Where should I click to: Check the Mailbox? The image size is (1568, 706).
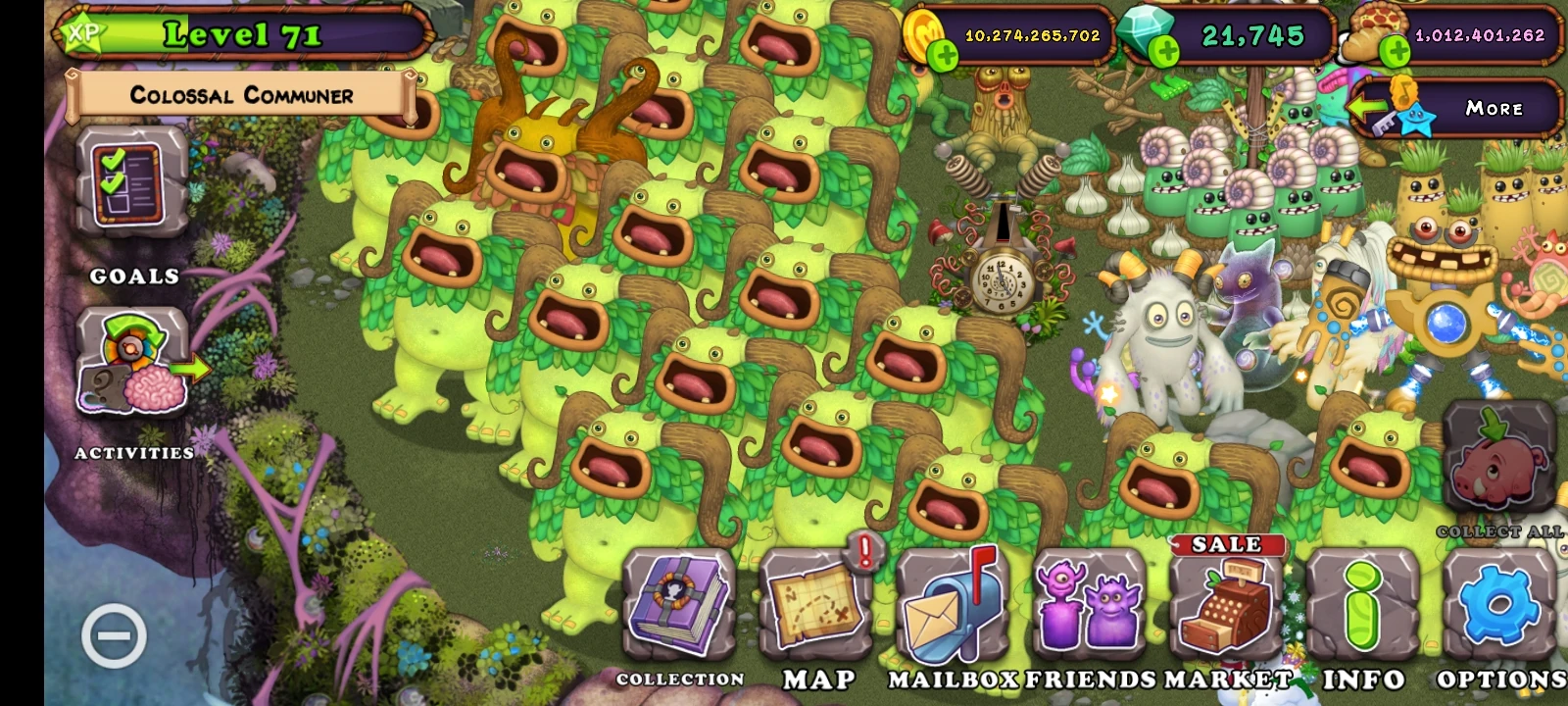(947, 608)
